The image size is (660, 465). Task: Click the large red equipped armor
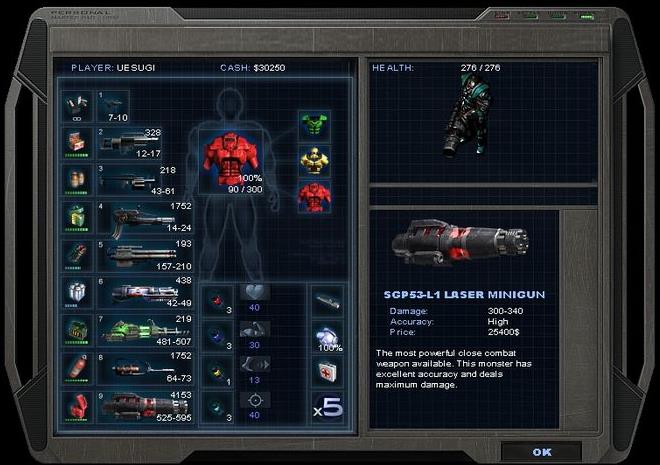(x=229, y=157)
